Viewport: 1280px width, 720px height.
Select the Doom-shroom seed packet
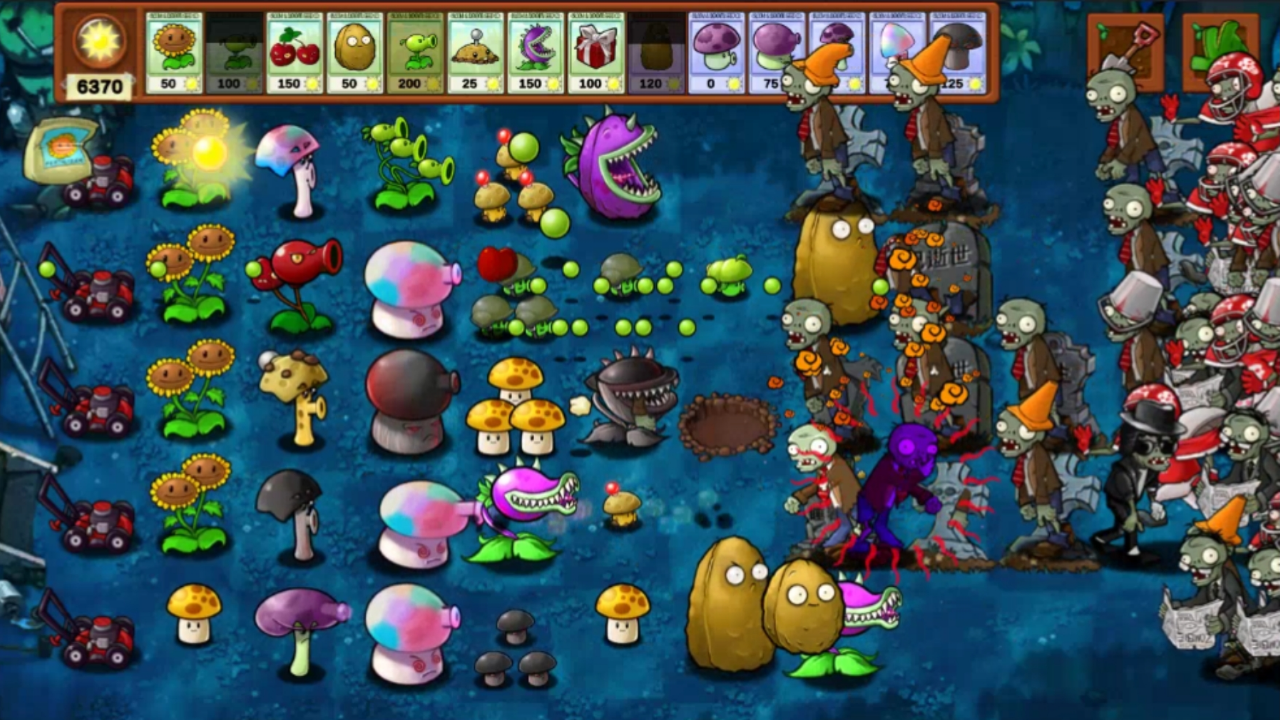coord(955,50)
